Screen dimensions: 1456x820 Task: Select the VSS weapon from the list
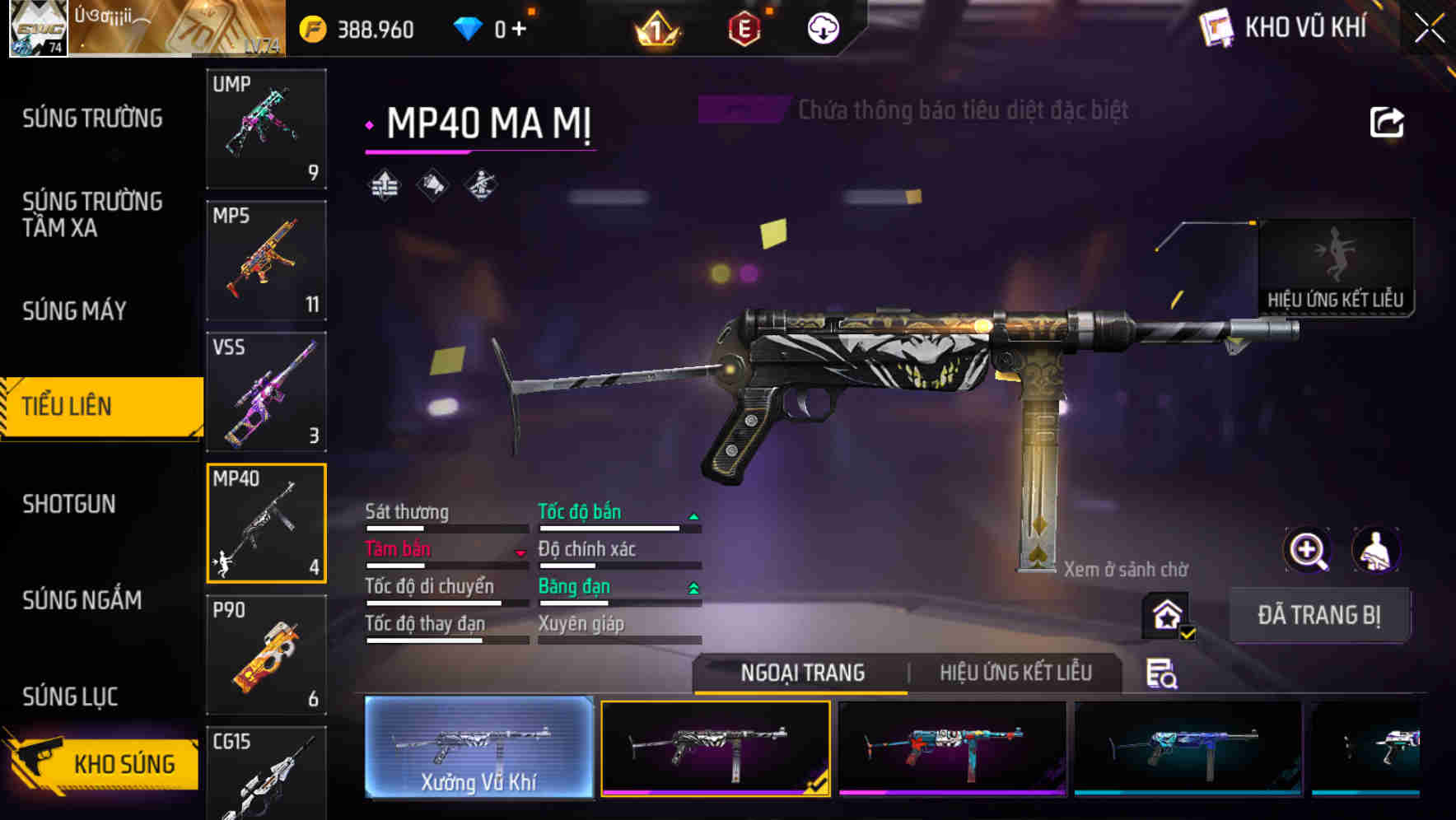coord(265,391)
